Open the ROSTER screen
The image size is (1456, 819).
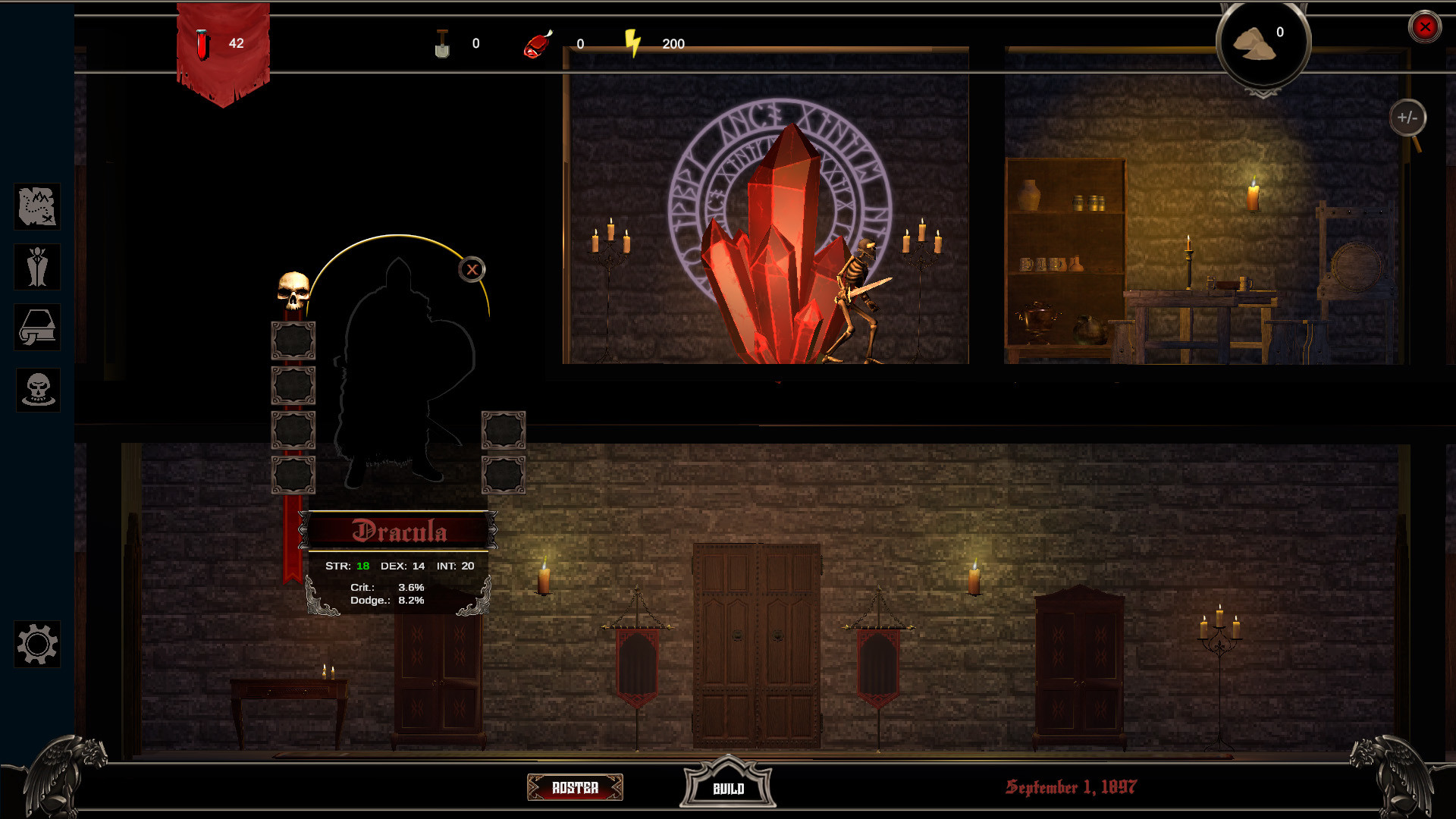click(x=575, y=788)
